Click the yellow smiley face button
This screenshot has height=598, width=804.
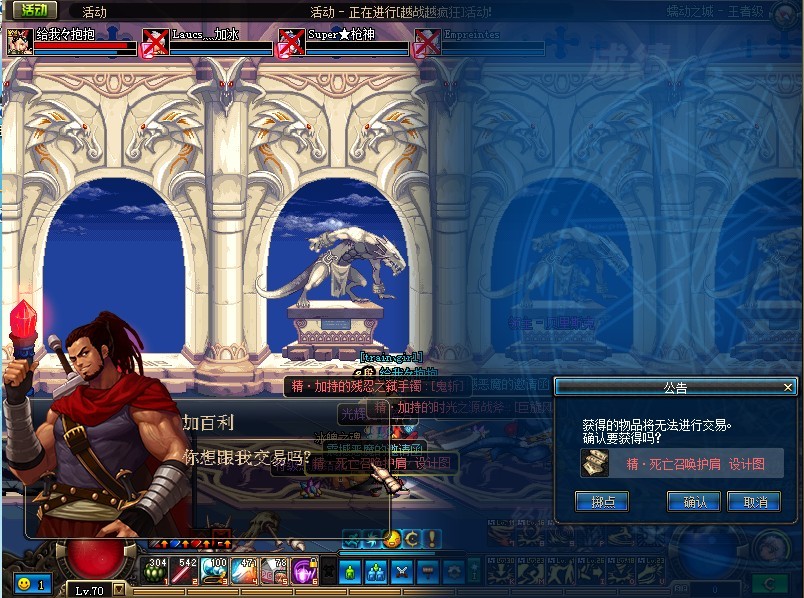click(23, 583)
